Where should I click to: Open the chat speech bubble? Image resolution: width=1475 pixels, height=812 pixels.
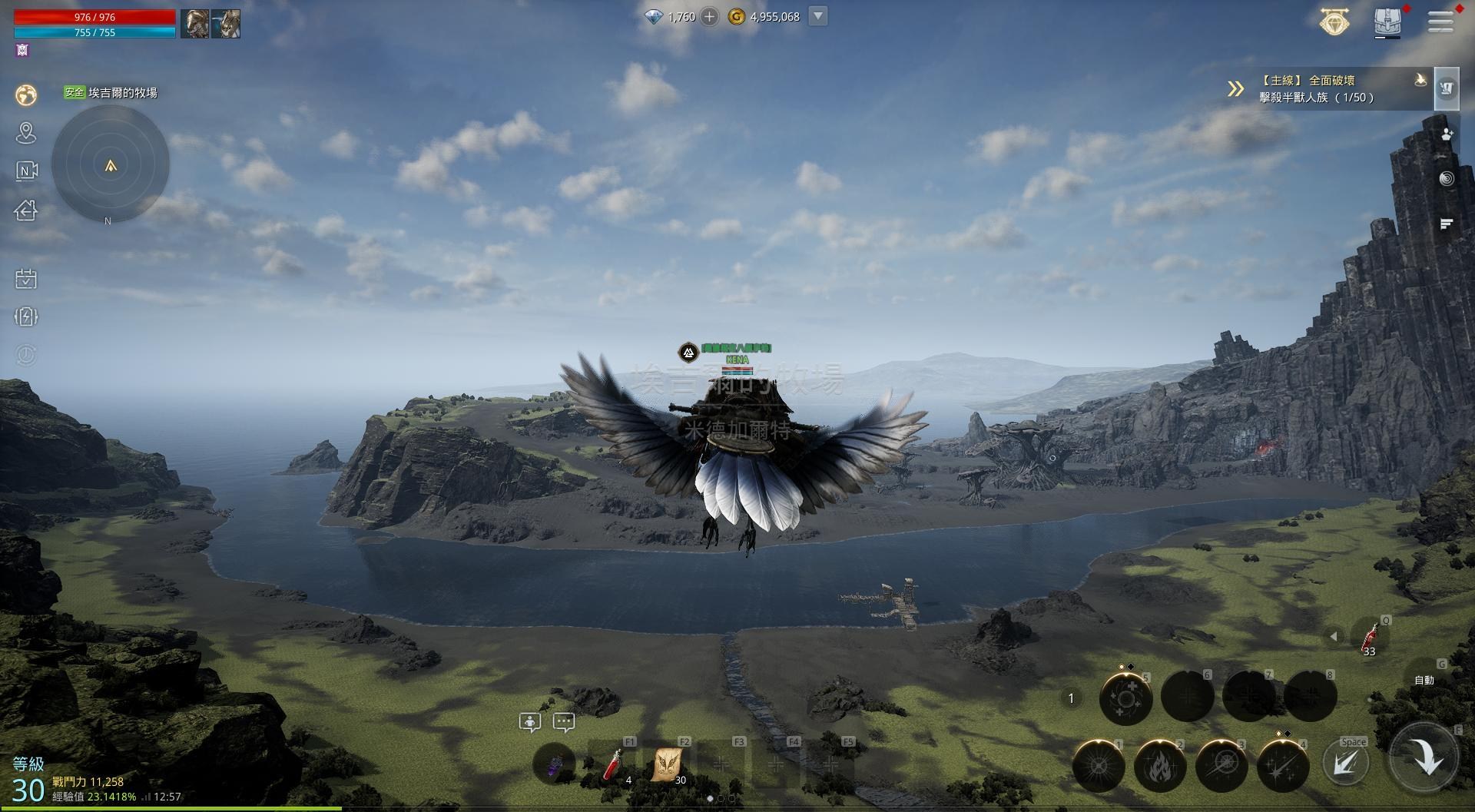tap(564, 722)
